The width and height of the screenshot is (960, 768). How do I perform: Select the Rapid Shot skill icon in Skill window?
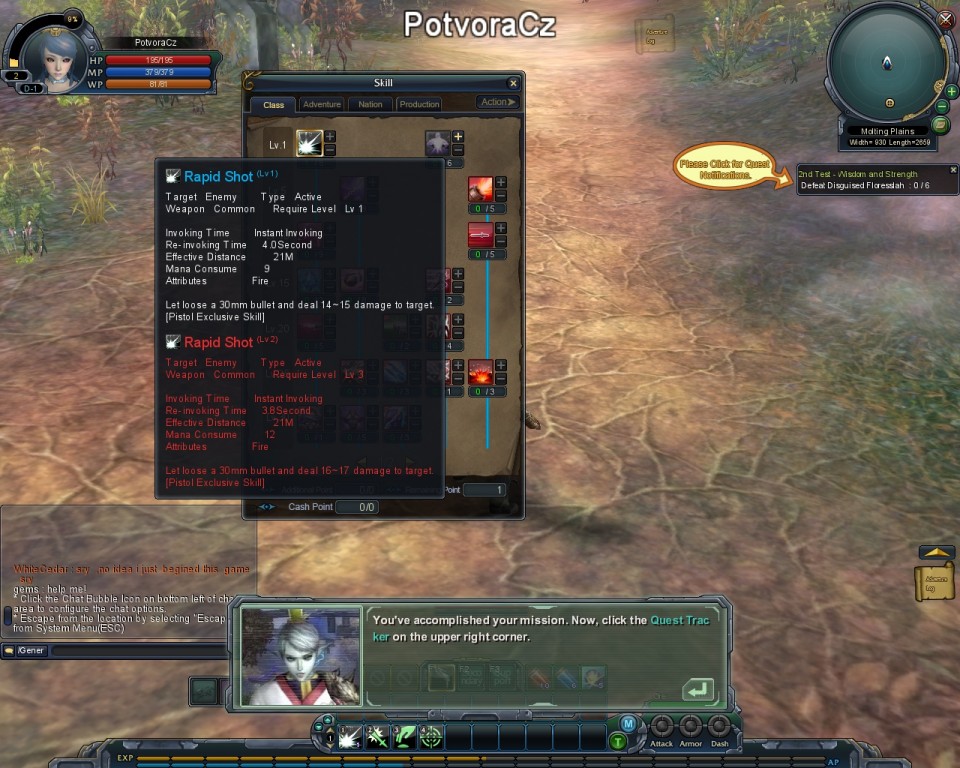pyautogui.click(x=309, y=143)
